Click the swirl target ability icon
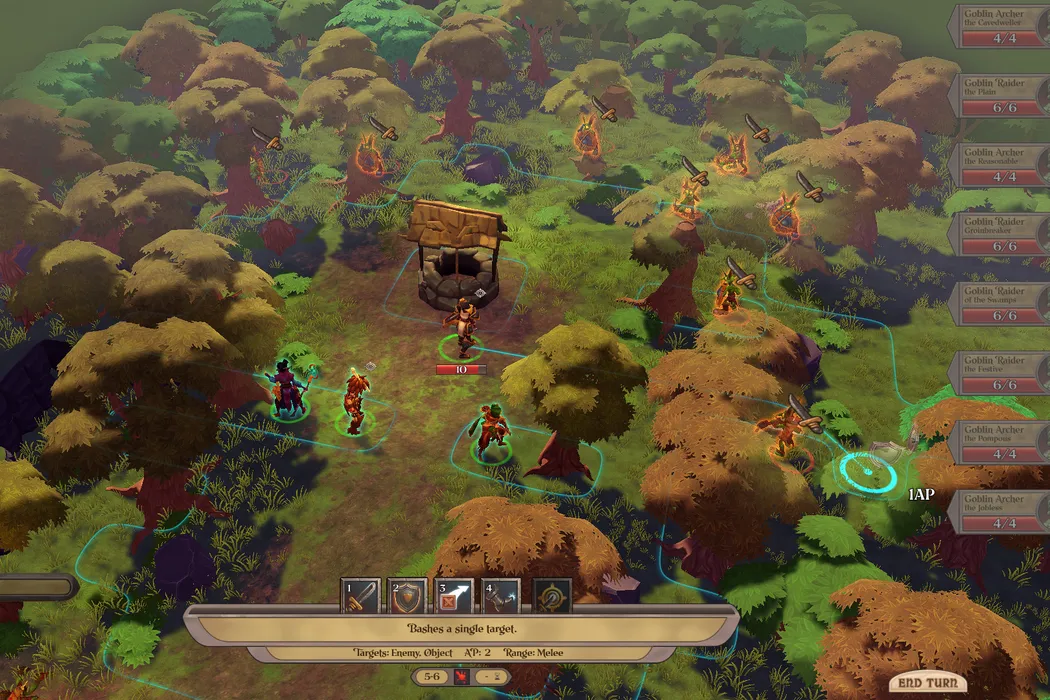This screenshot has width=1050, height=700. [x=552, y=597]
